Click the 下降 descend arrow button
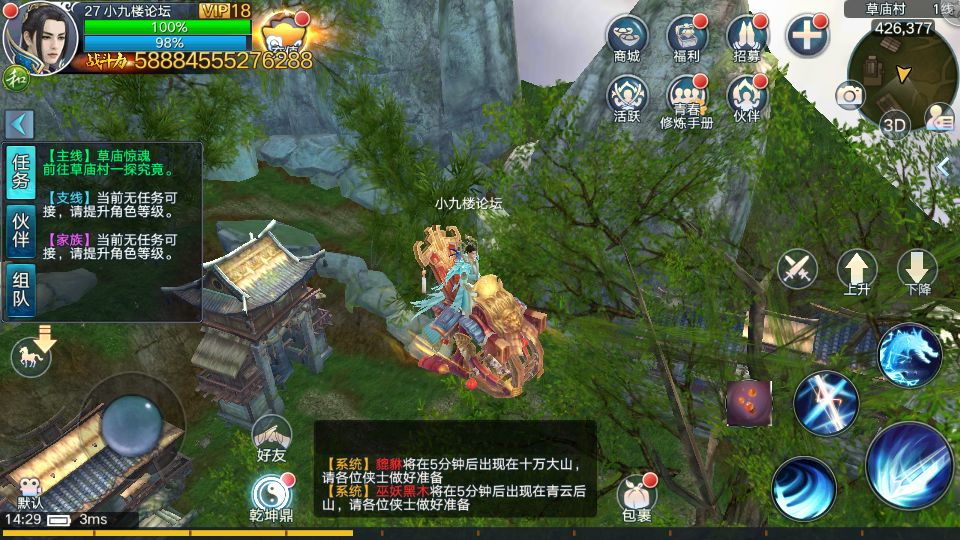 coord(916,270)
